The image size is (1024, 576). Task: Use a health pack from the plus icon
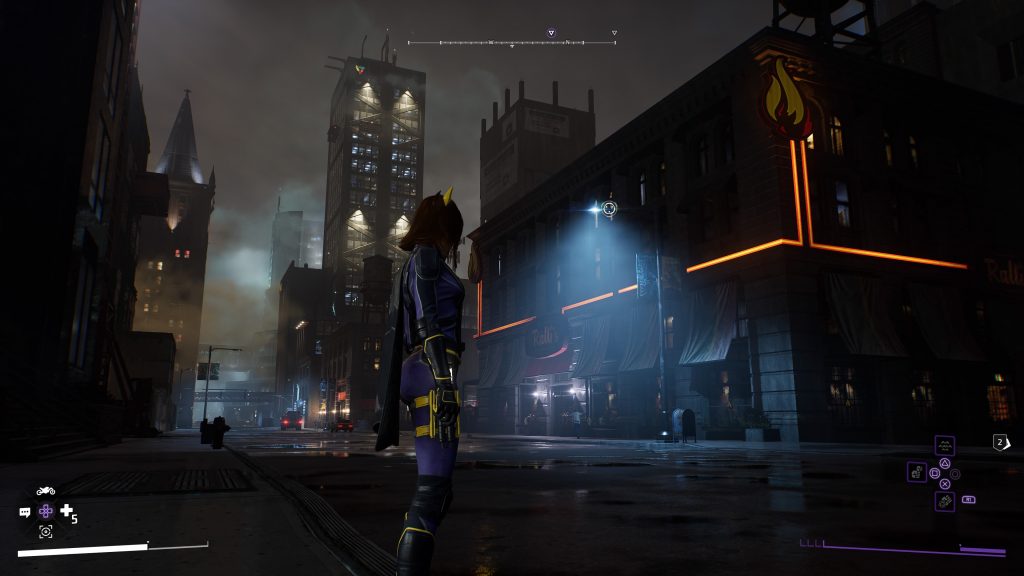click(x=67, y=511)
